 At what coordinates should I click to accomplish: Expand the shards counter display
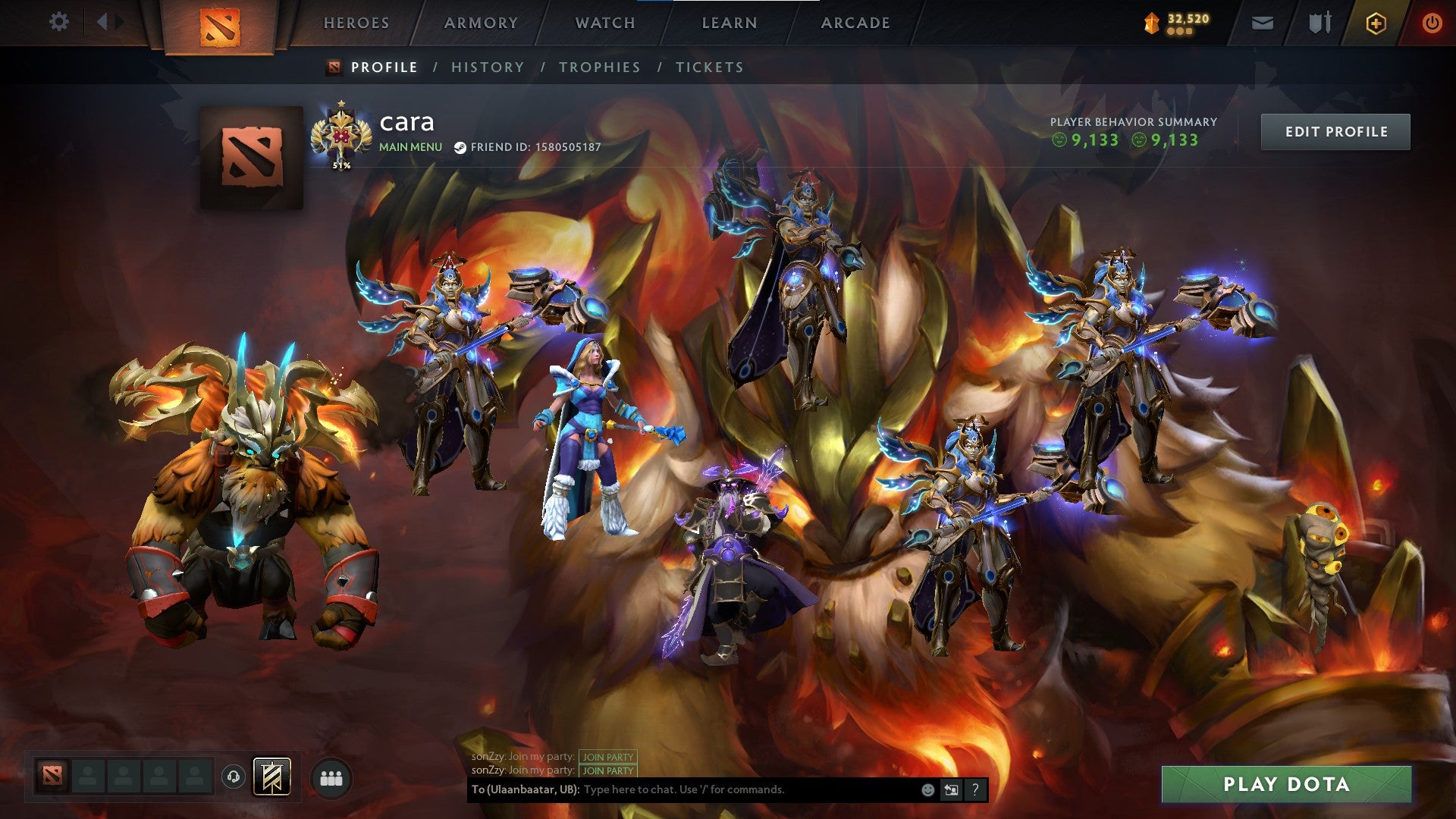(1176, 22)
